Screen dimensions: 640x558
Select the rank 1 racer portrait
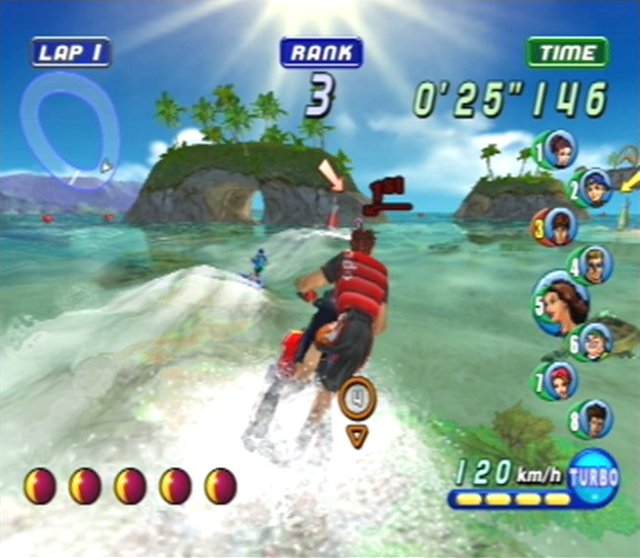(x=559, y=148)
